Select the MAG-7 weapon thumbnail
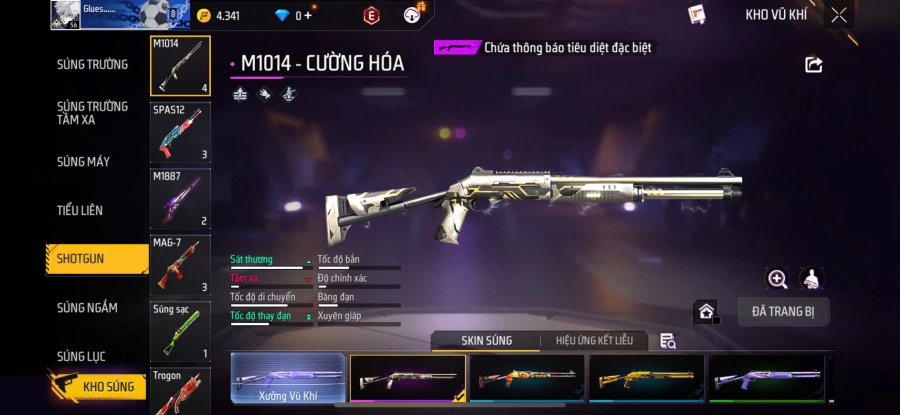 click(x=180, y=265)
